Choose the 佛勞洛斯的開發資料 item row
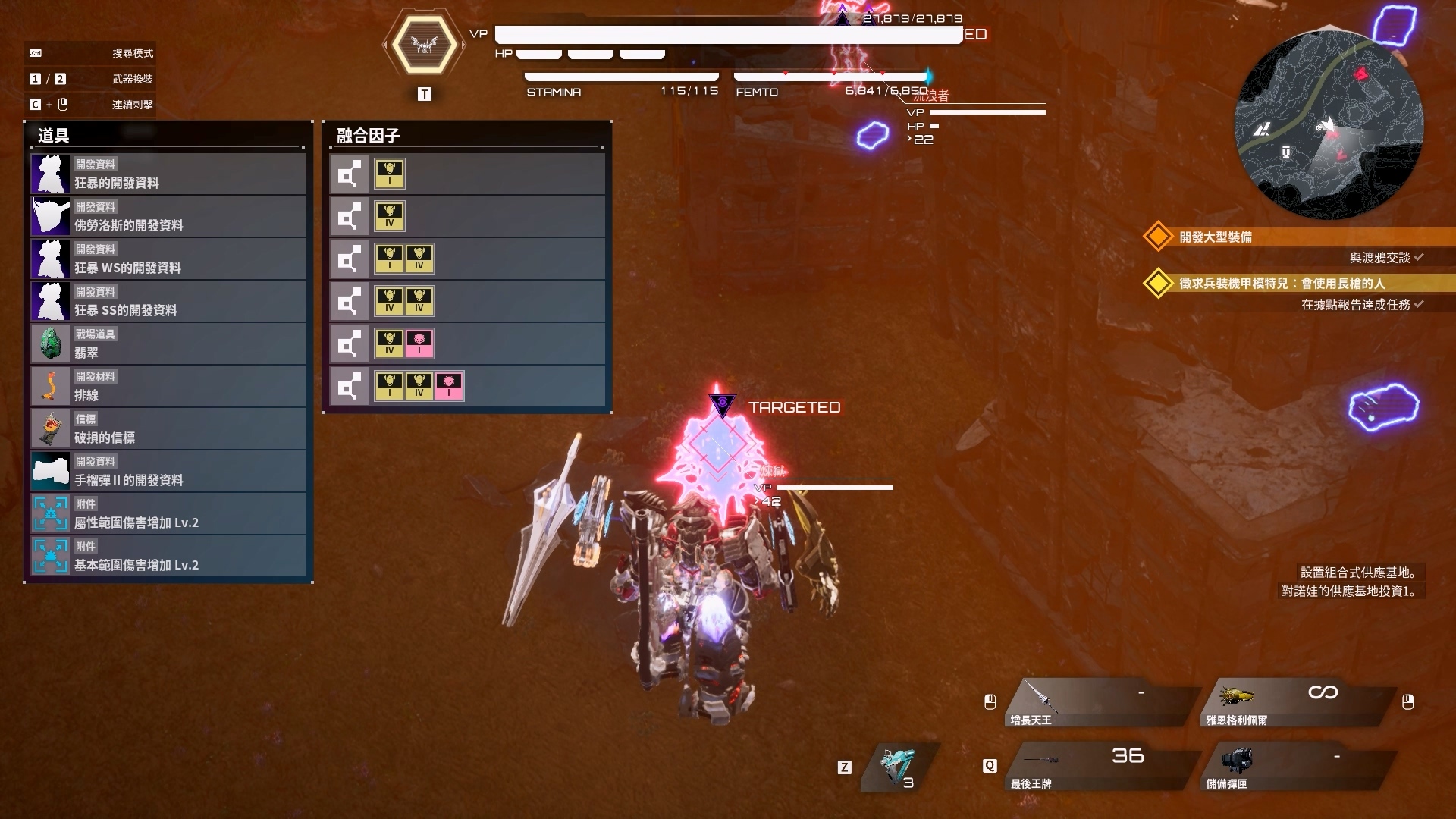Screen dimensions: 1456x819 [168, 217]
